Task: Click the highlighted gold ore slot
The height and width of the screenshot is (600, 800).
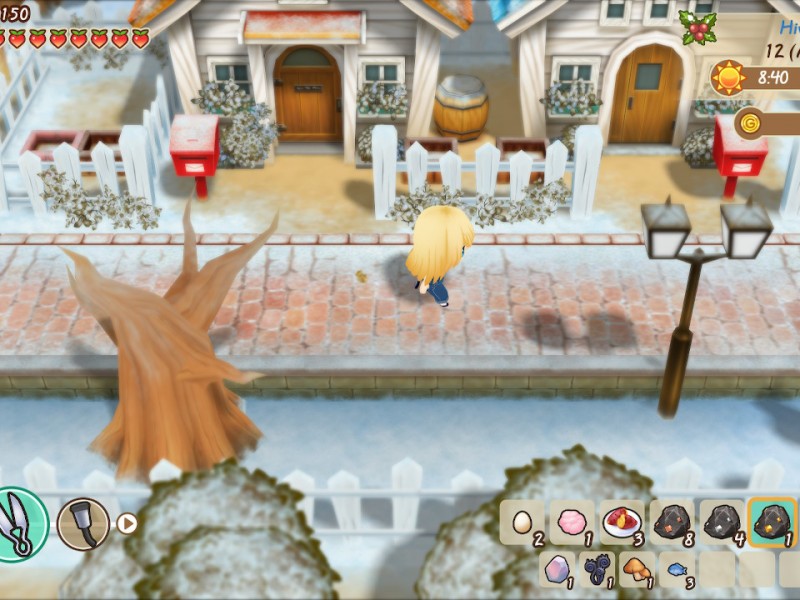Action: click(x=772, y=523)
